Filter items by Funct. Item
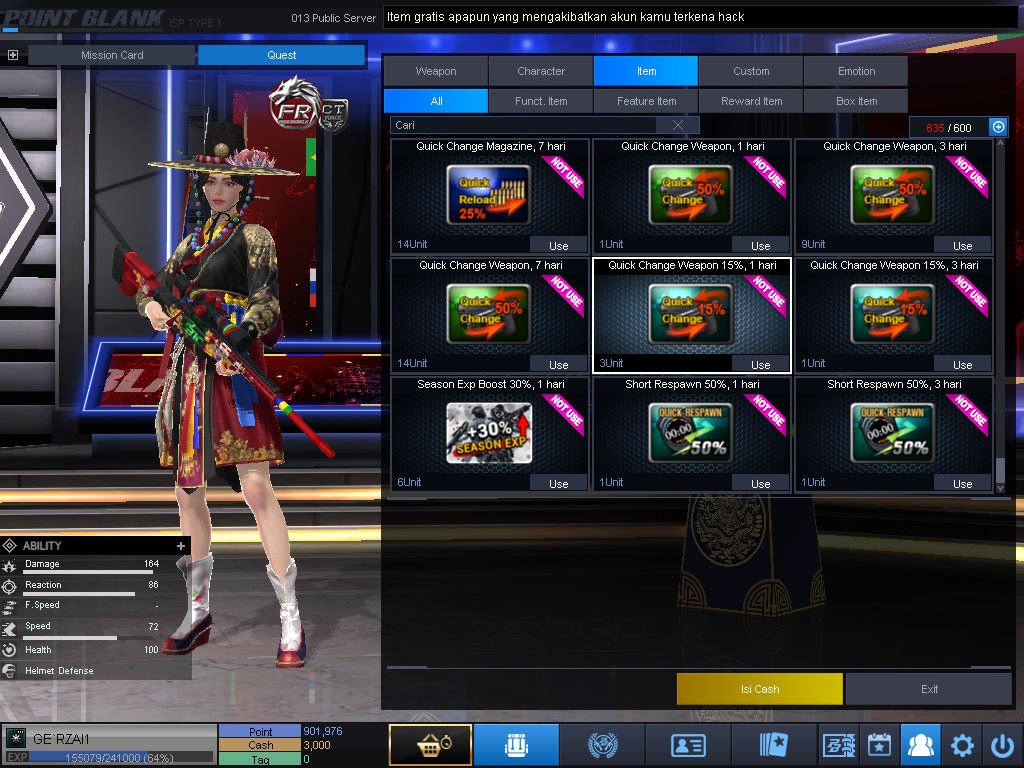The image size is (1024, 768). coord(541,101)
